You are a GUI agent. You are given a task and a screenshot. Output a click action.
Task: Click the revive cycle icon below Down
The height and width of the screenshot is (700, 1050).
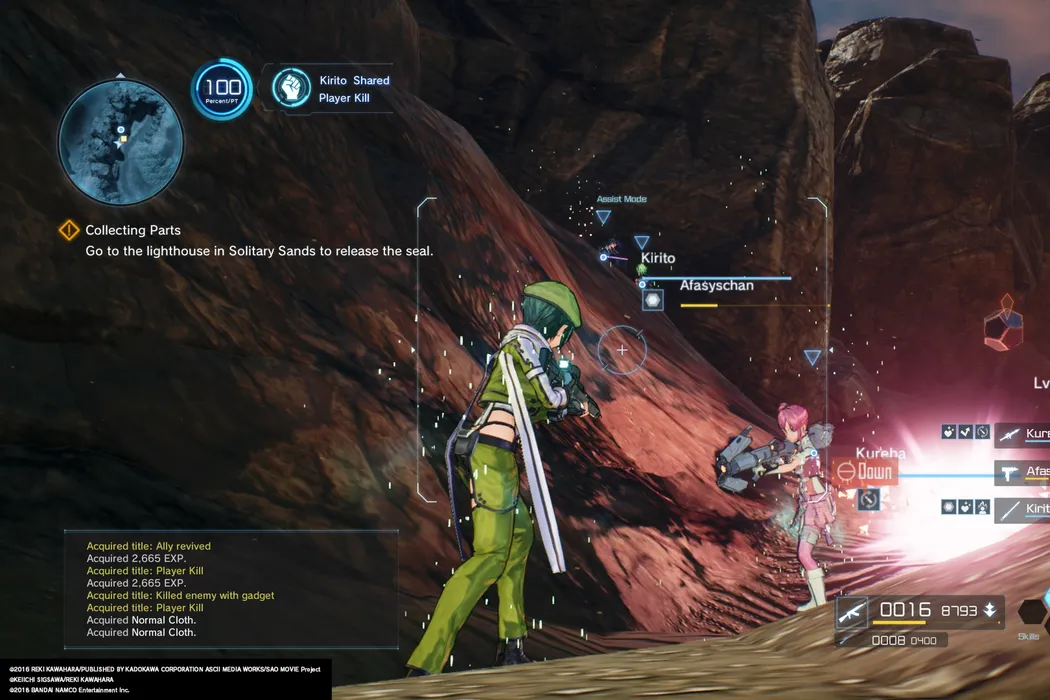(867, 497)
